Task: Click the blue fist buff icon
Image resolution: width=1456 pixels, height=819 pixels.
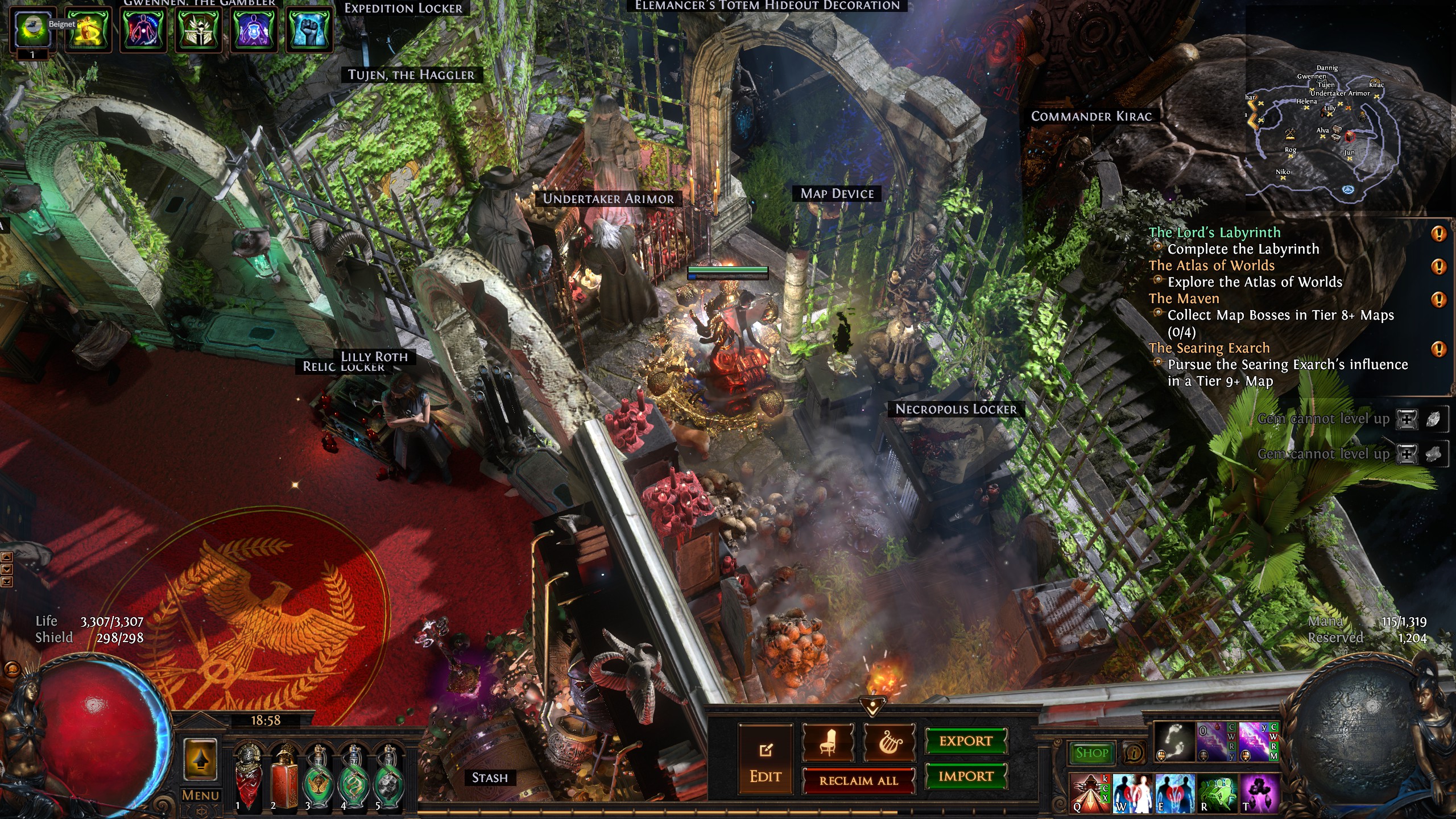Action: click(x=309, y=28)
